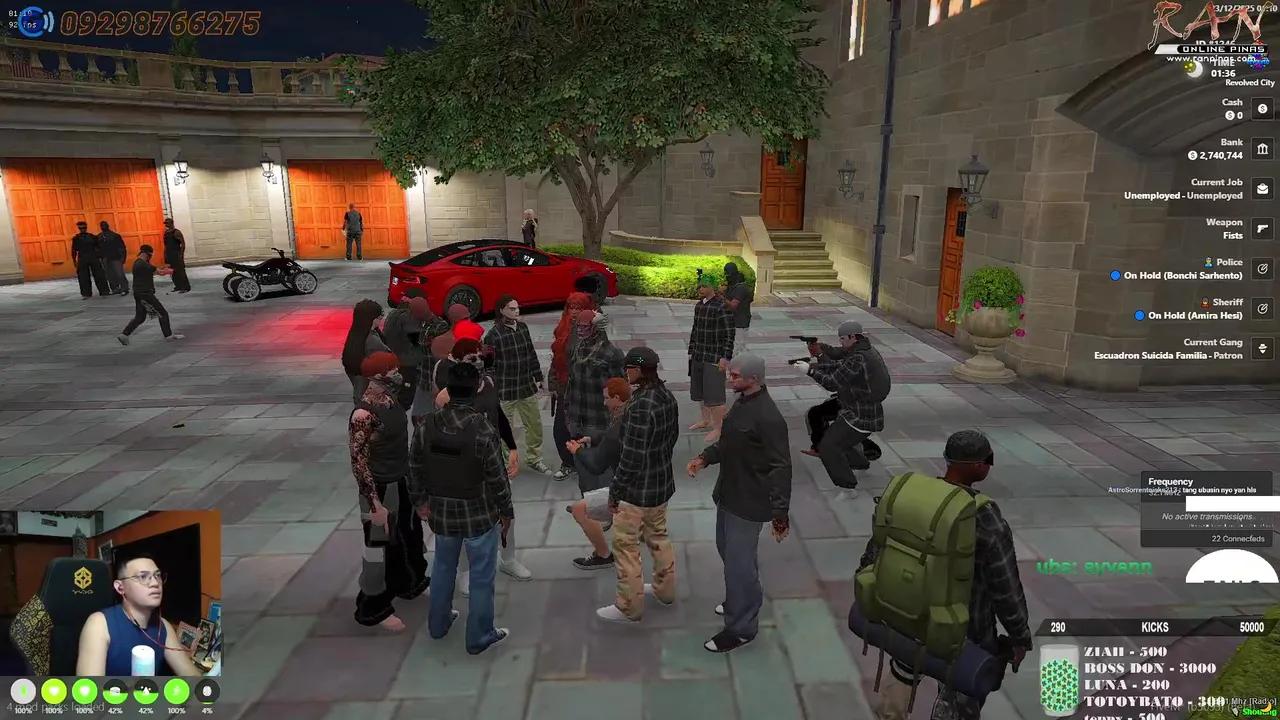The height and width of the screenshot is (720, 1280).
Task: Select the Bank building icon
Action: click(x=1262, y=148)
